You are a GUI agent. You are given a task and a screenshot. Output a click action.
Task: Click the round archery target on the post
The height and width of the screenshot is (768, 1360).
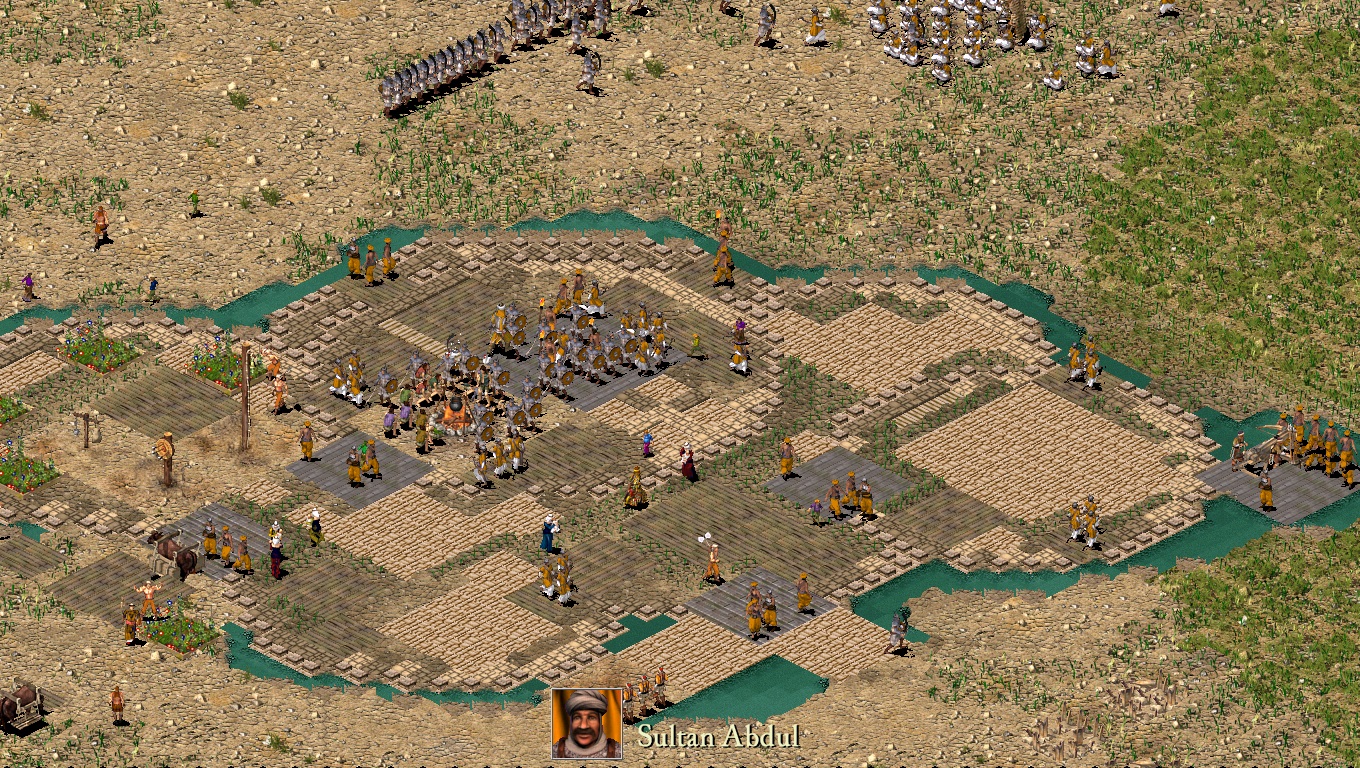[x=164, y=449]
